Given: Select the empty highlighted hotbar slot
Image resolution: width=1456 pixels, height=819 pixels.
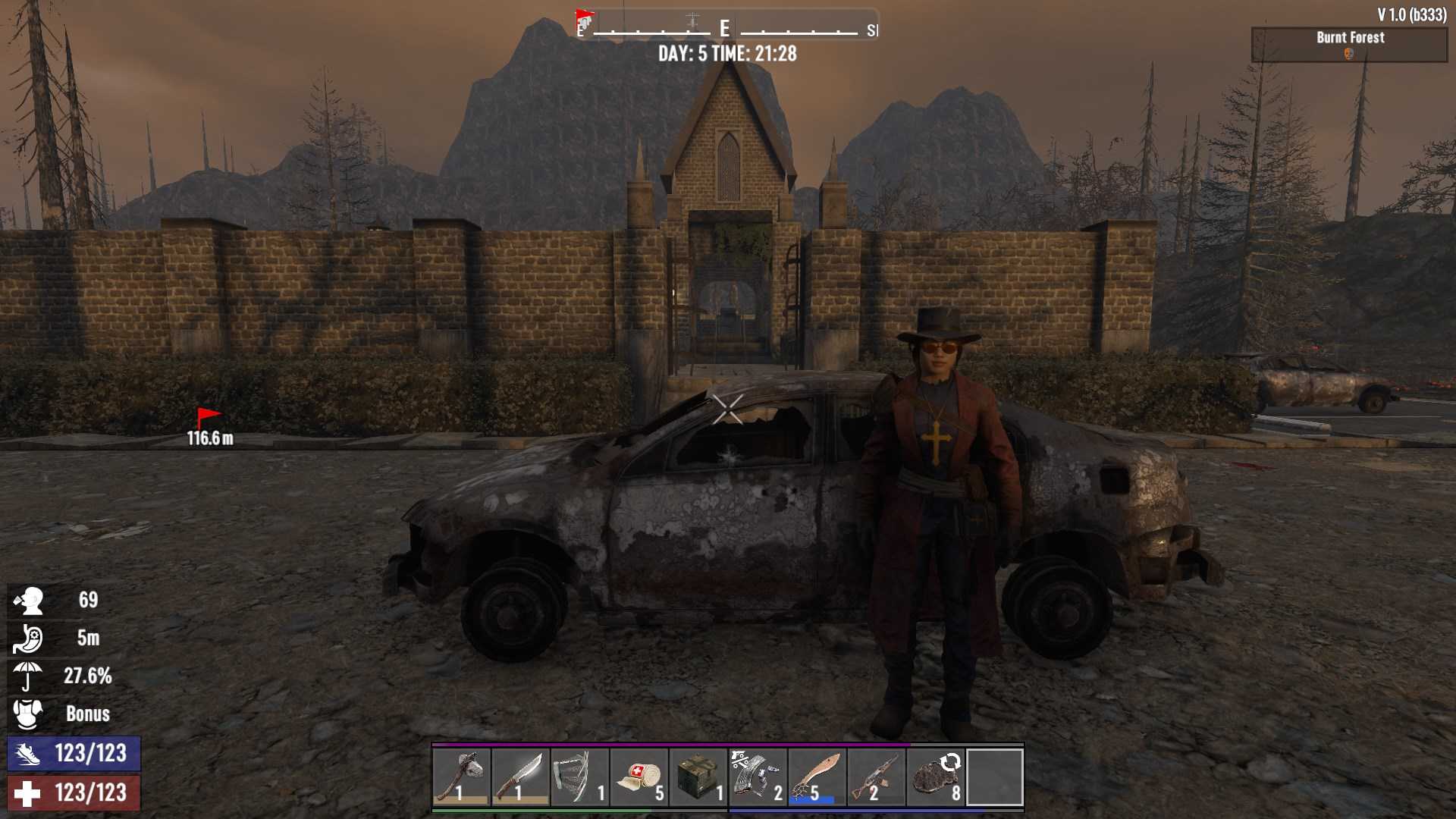Looking at the screenshot, I should tap(994, 777).
